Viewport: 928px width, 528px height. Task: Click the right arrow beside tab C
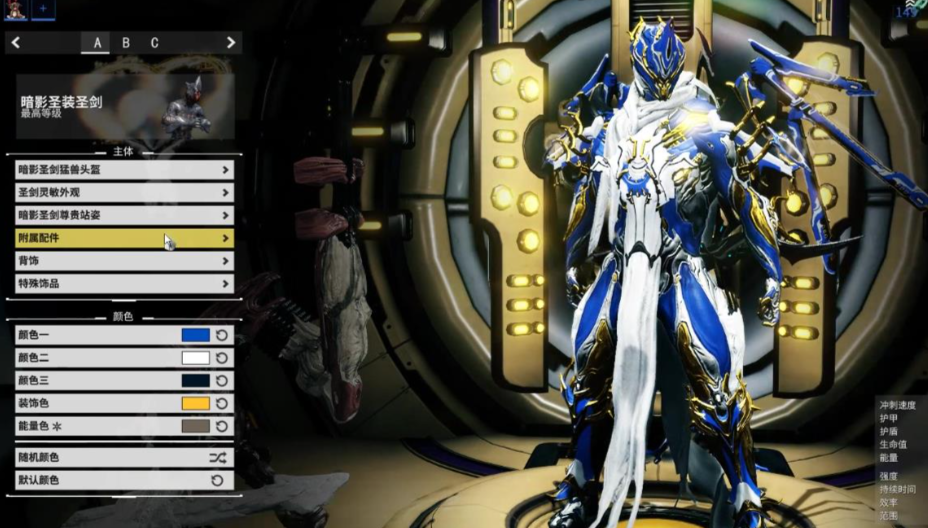231,43
